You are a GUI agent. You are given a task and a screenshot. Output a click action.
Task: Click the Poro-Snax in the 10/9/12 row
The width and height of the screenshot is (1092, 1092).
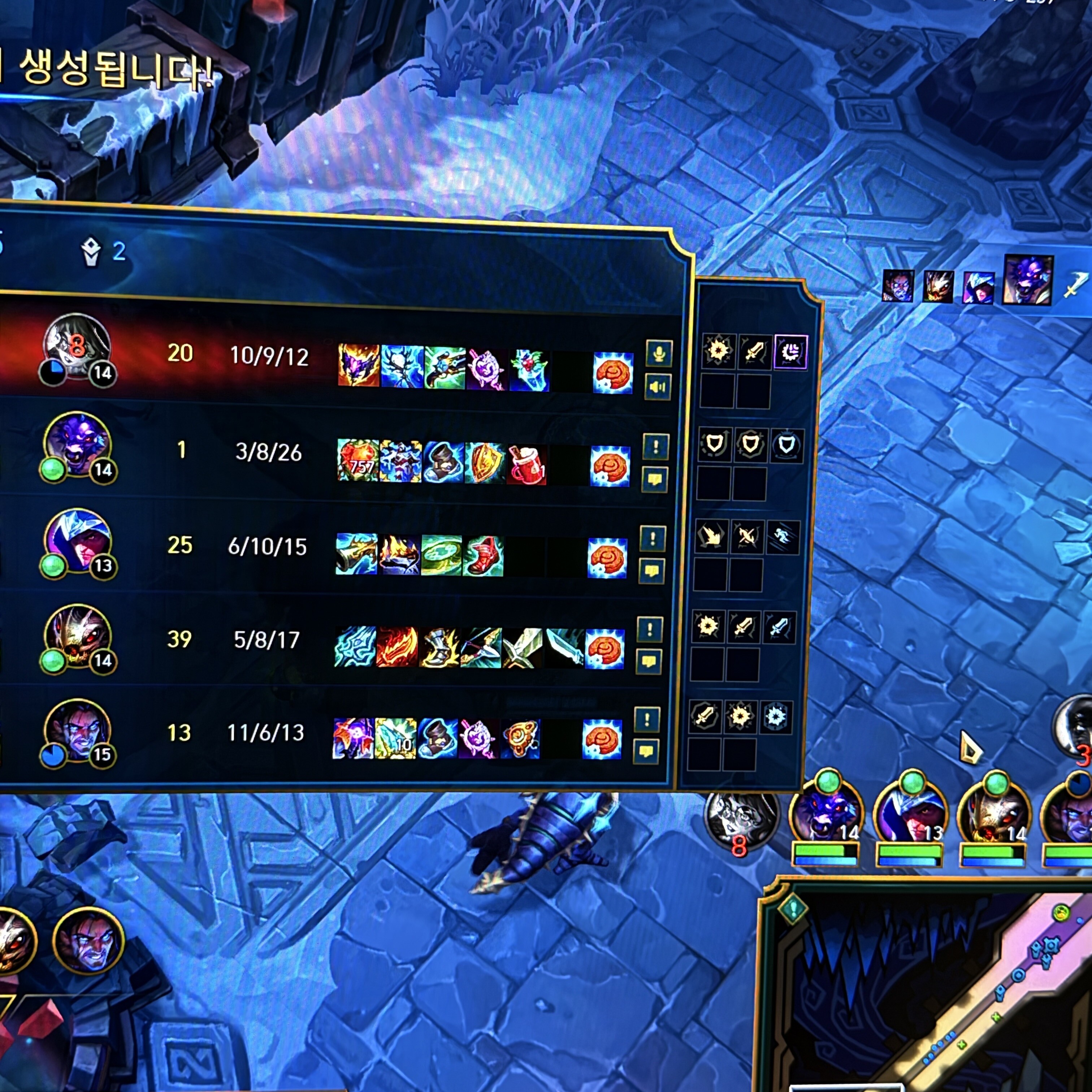click(613, 373)
